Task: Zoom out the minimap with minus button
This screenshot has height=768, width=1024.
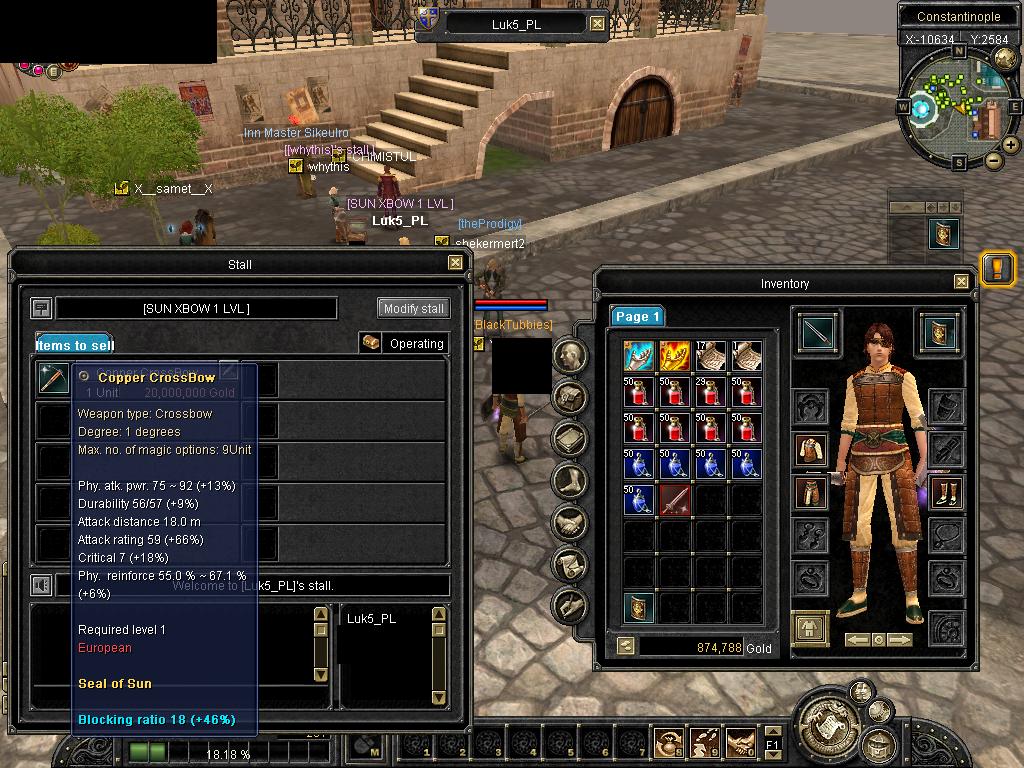Action: (993, 160)
